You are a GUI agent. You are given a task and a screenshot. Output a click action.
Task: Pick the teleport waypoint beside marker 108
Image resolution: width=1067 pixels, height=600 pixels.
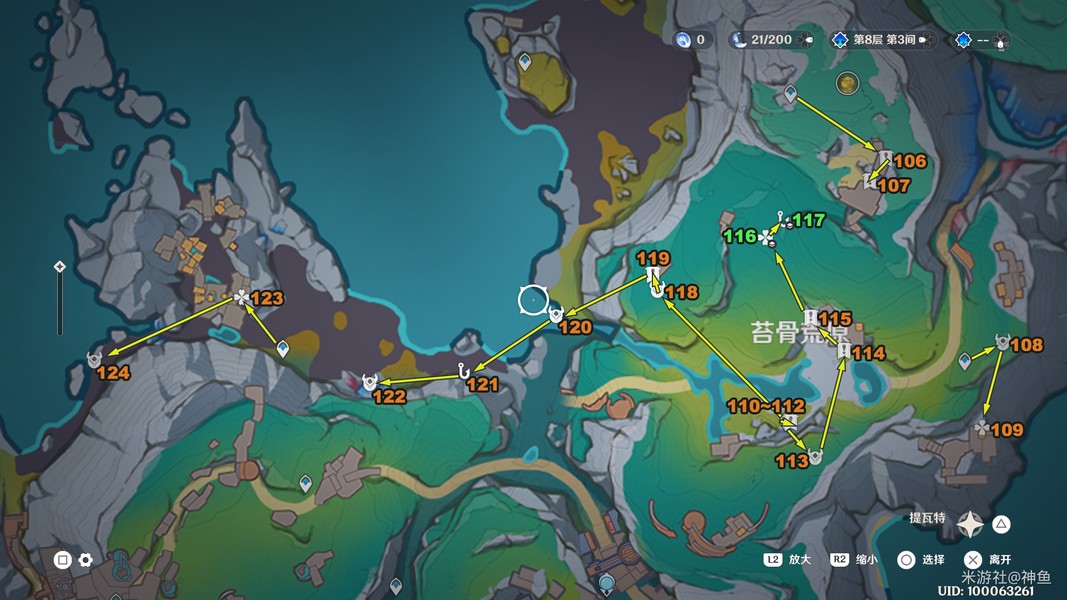(x=965, y=360)
